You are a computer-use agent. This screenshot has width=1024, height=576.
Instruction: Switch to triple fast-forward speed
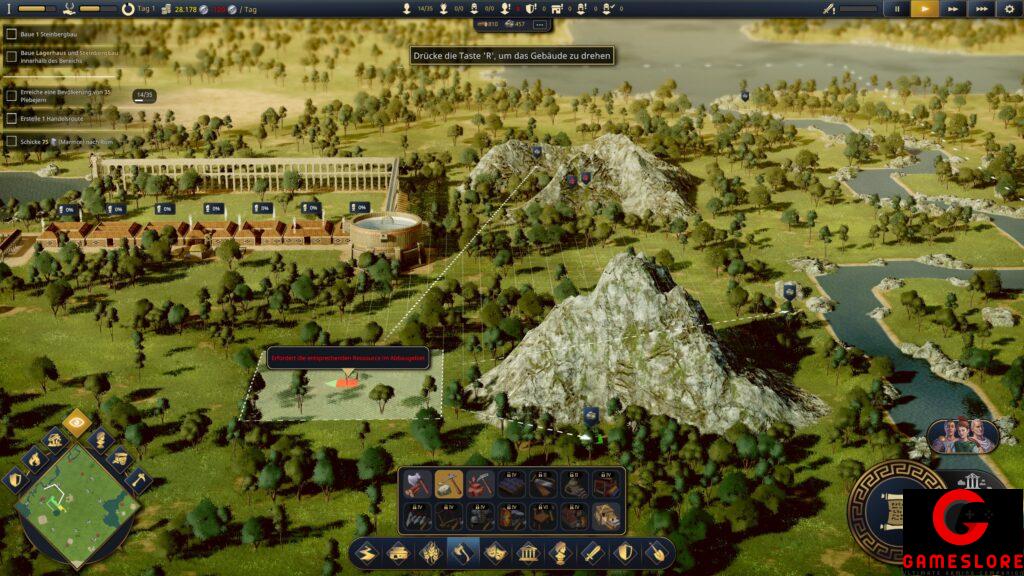[x=982, y=9]
